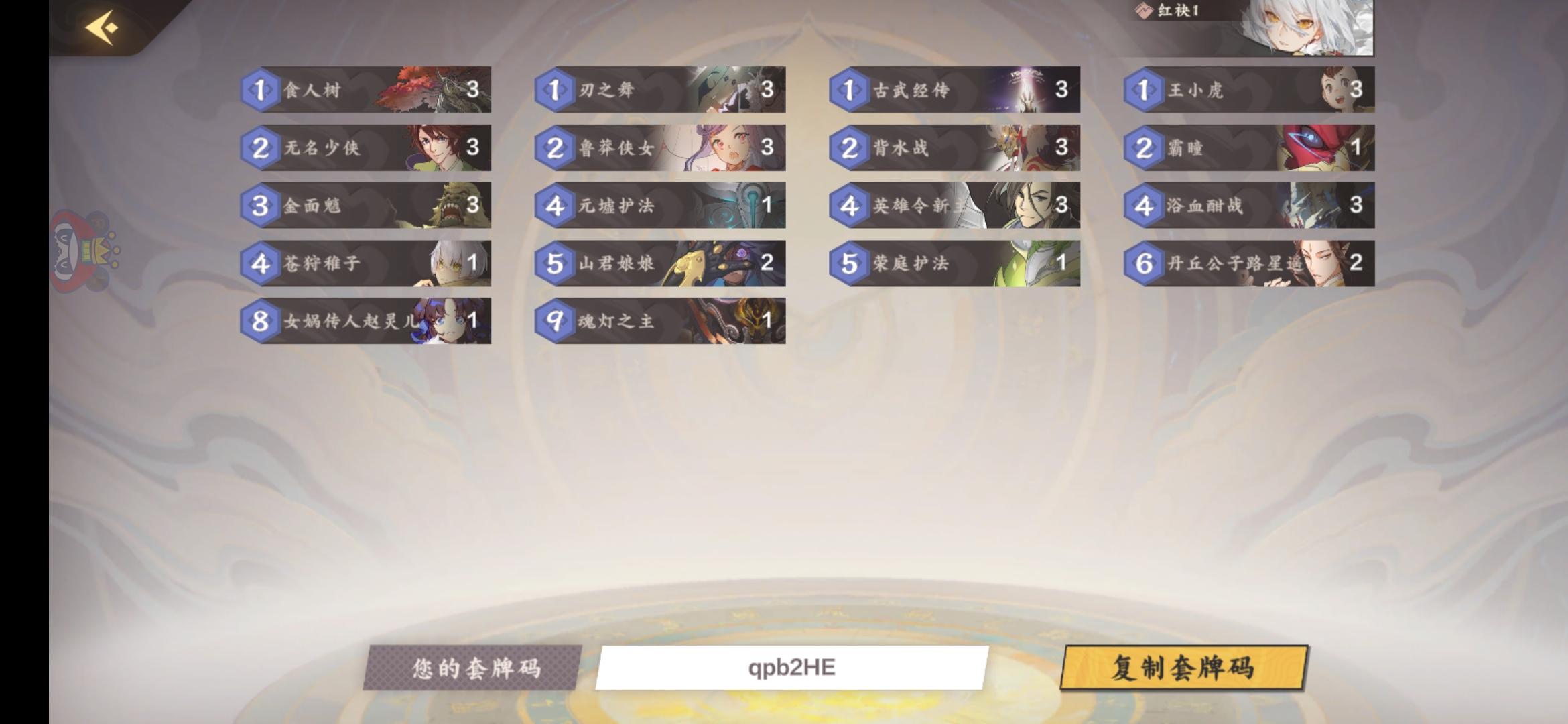Select the 刃之舞 card entry
Screen dimensions: 1568x724
tap(660, 90)
